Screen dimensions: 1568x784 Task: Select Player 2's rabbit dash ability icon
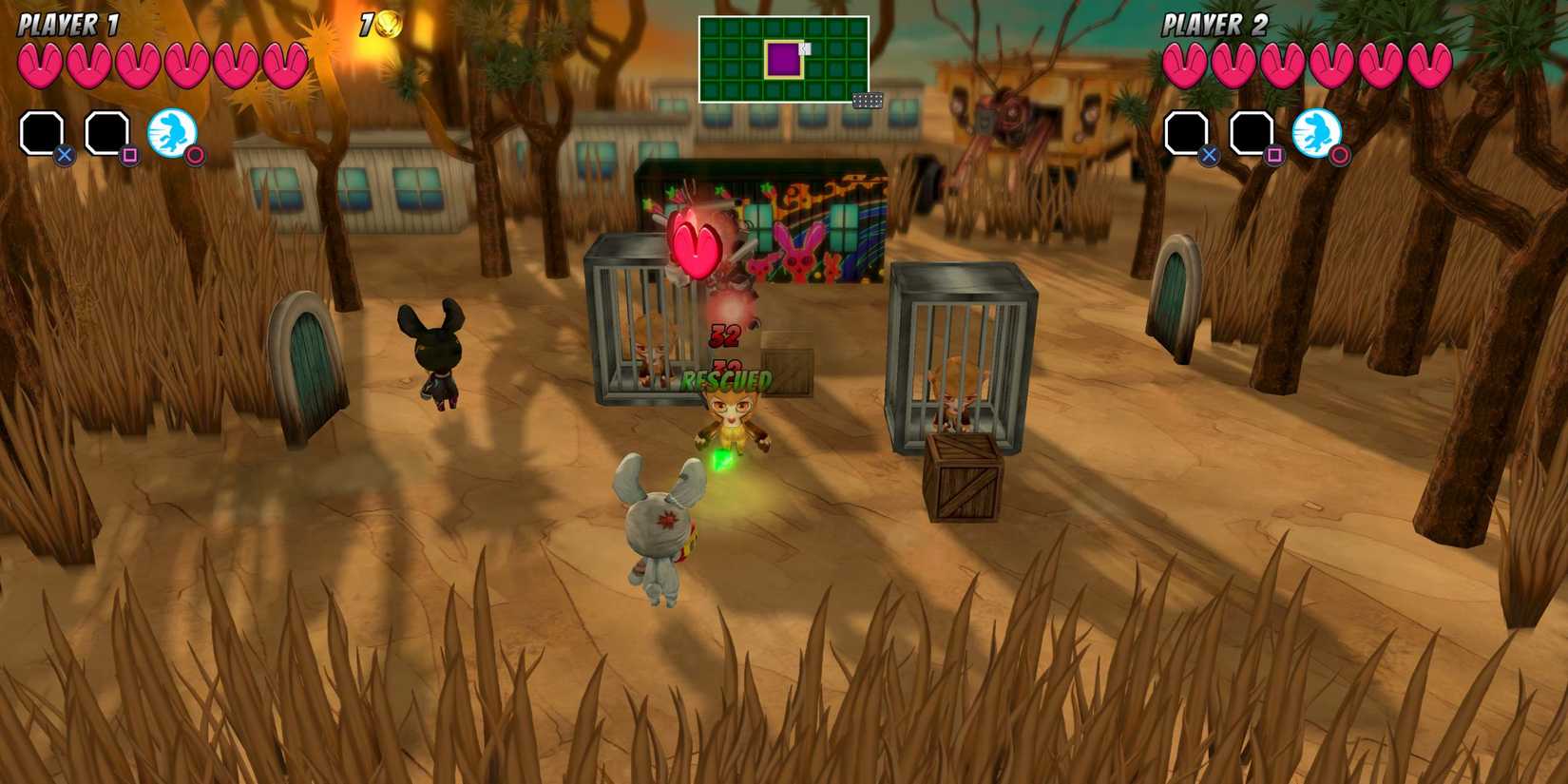click(1316, 131)
